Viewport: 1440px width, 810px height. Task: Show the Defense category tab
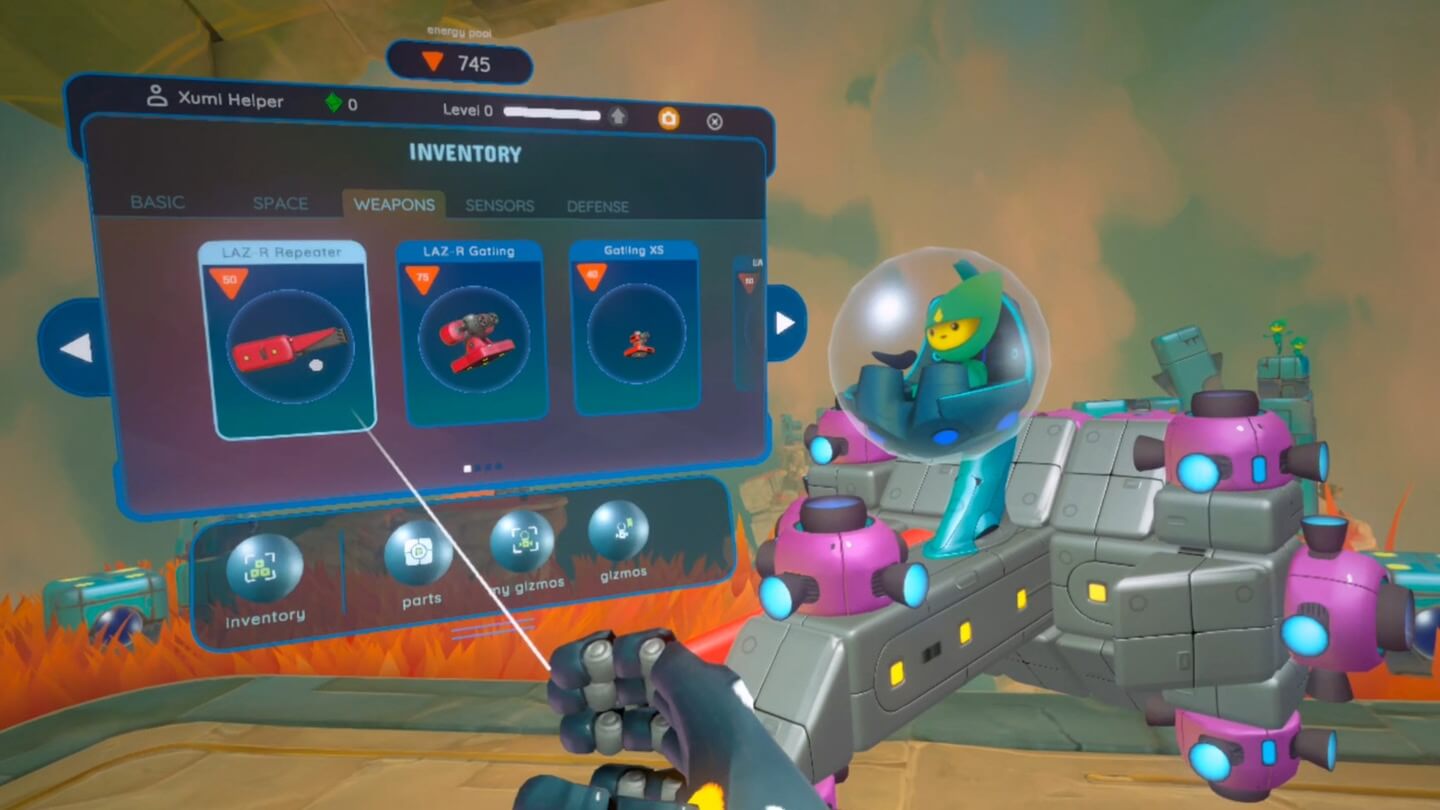(x=598, y=207)
